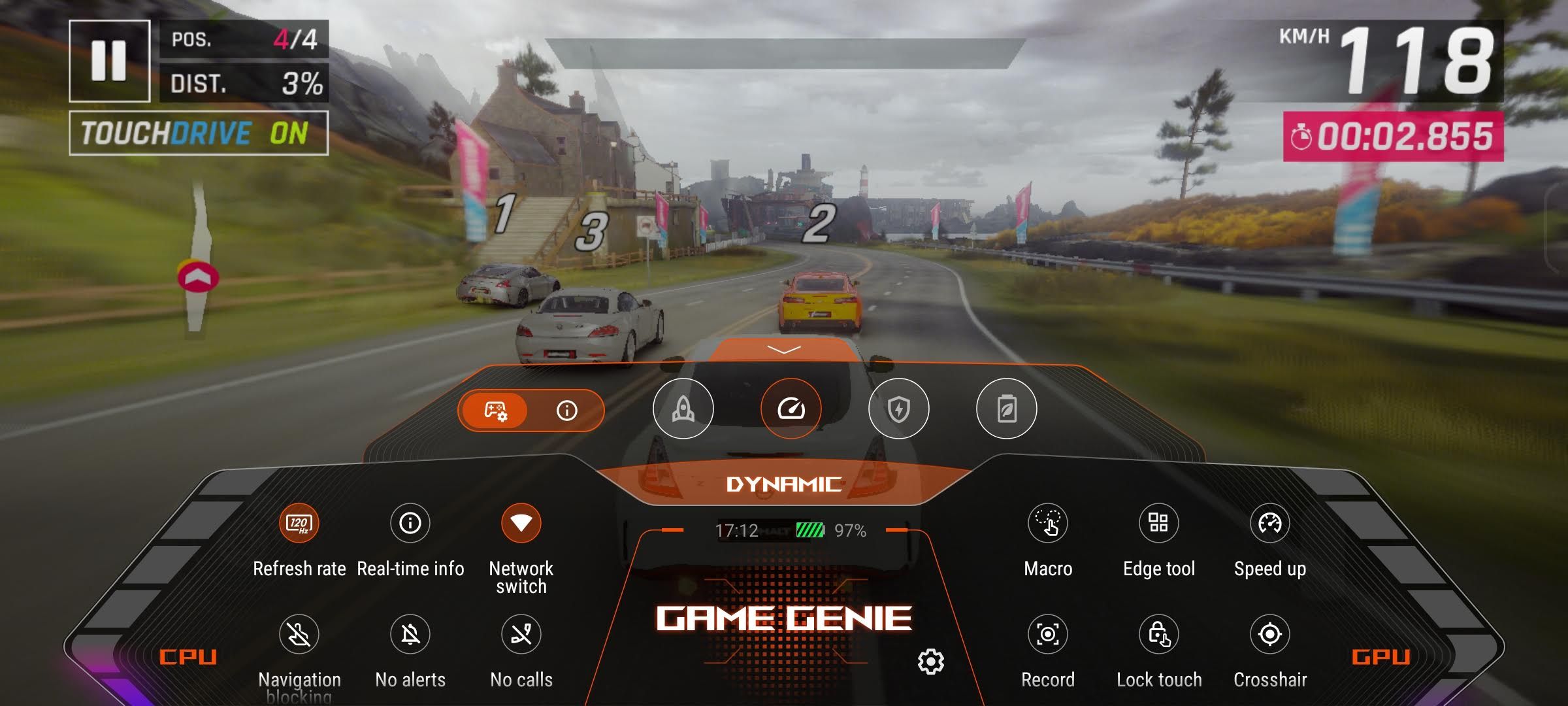Activate Speed up
Screen dimensions: 1568x706
1270,524
